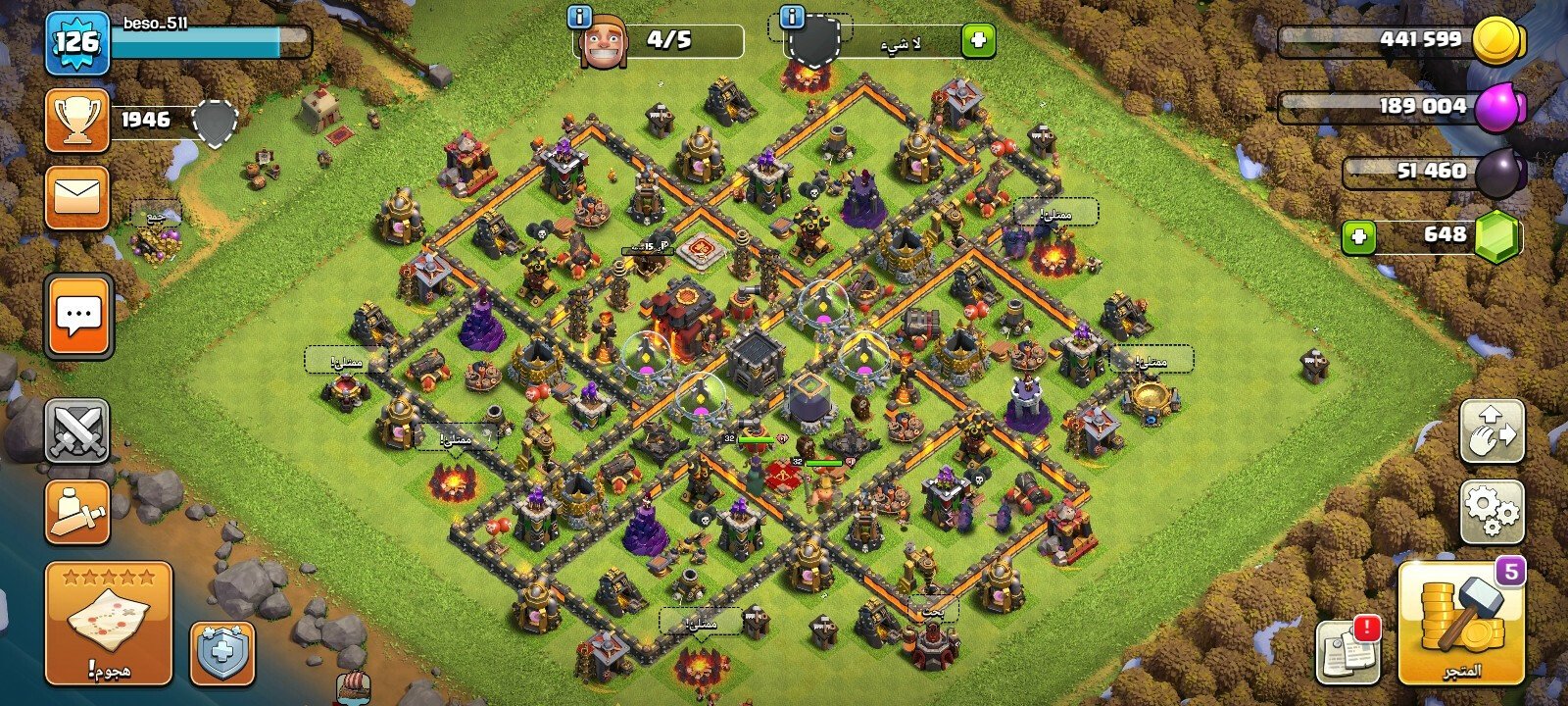
Task: Click the green plus next to clan shield
Action: 977,40
